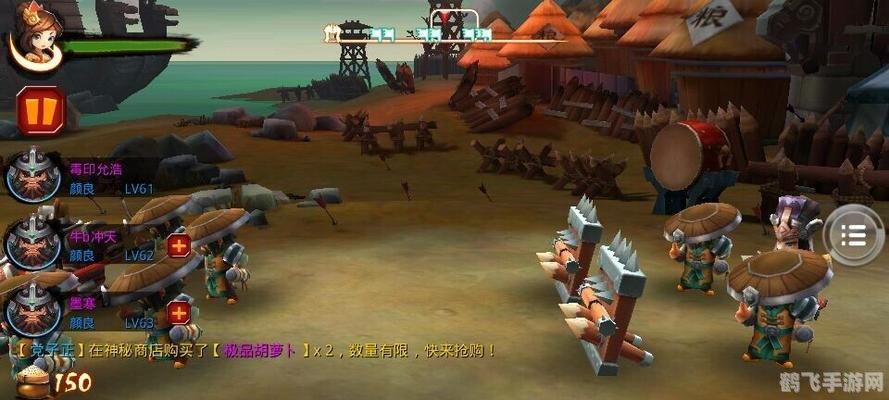Select the 毒印允浩 LV61 hero portrait
This screenshot has height=400, width=889.
34,176
